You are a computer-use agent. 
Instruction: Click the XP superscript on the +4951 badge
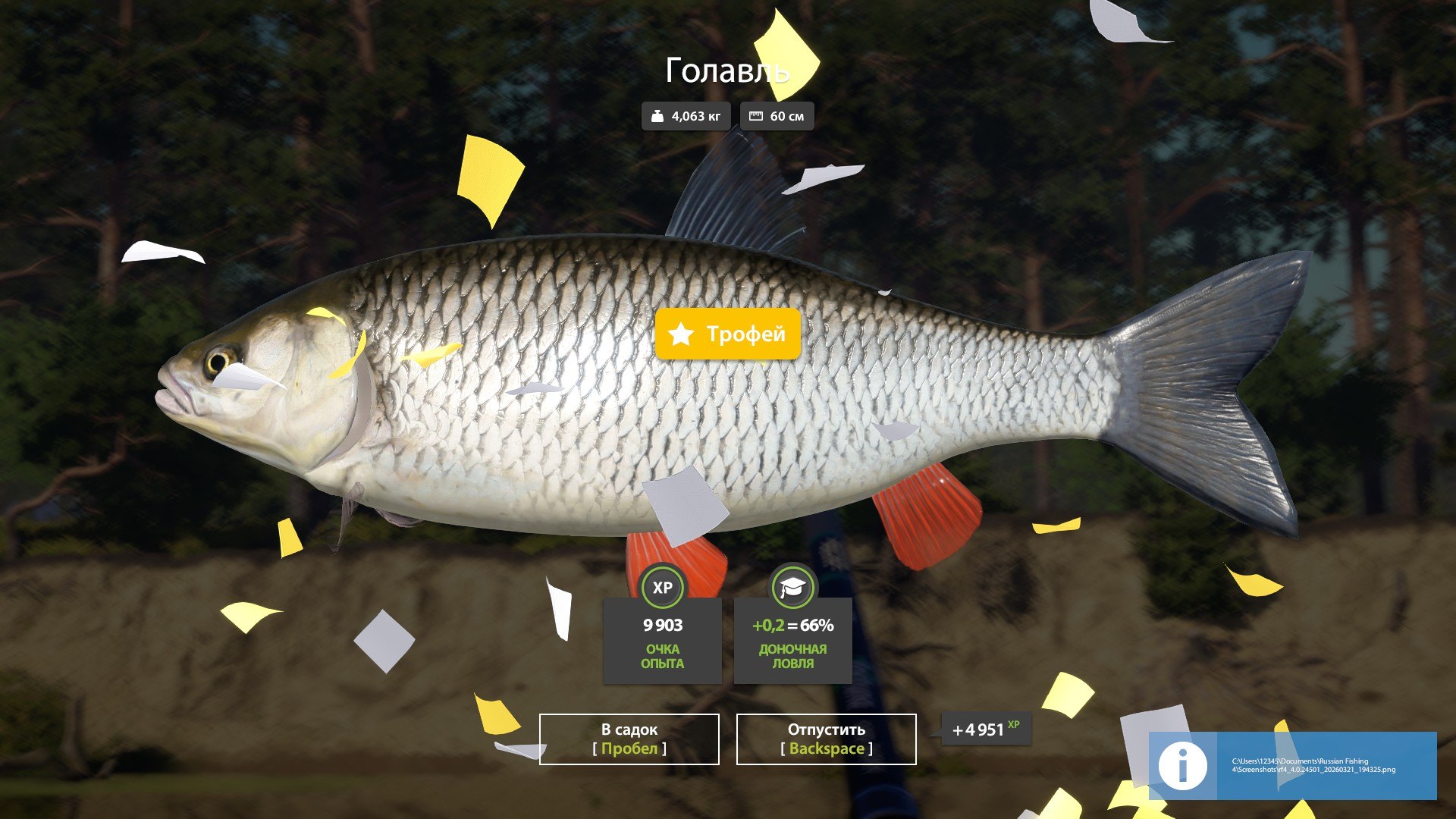pyautogui.click(x=1014, y=725)
